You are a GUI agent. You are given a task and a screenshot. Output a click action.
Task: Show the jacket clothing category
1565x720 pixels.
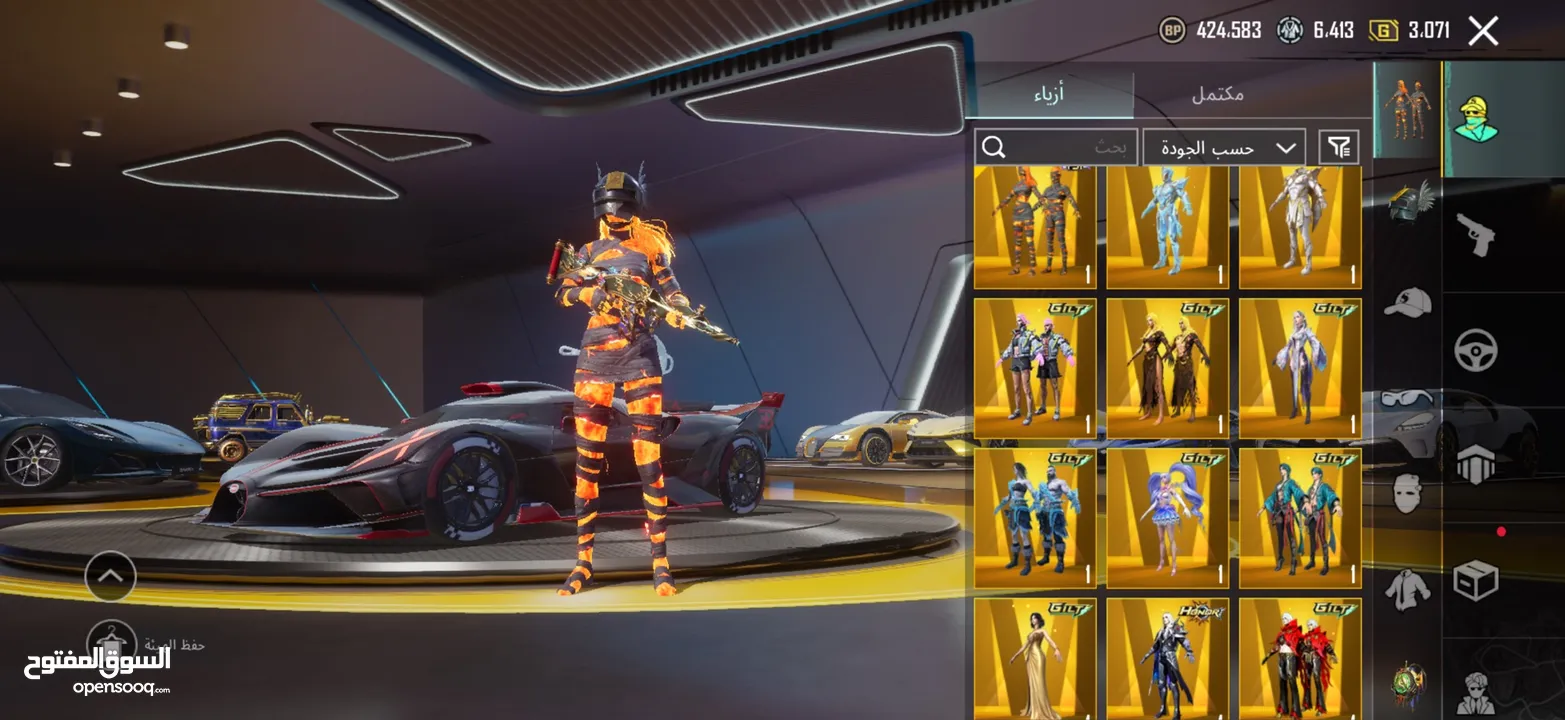point(1408,589)
